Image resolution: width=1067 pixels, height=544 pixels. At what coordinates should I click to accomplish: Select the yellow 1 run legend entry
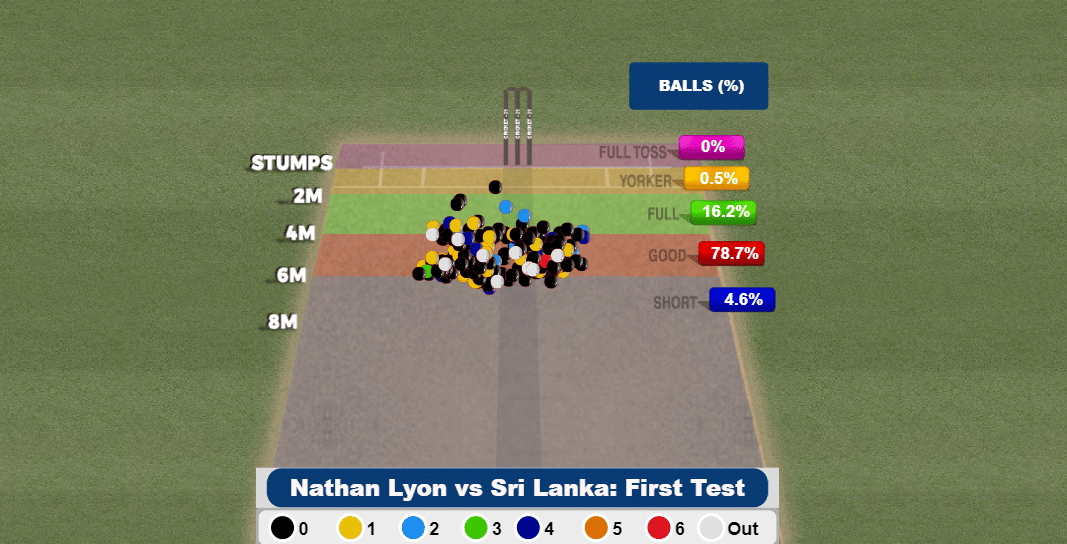[x=350, y=528]
